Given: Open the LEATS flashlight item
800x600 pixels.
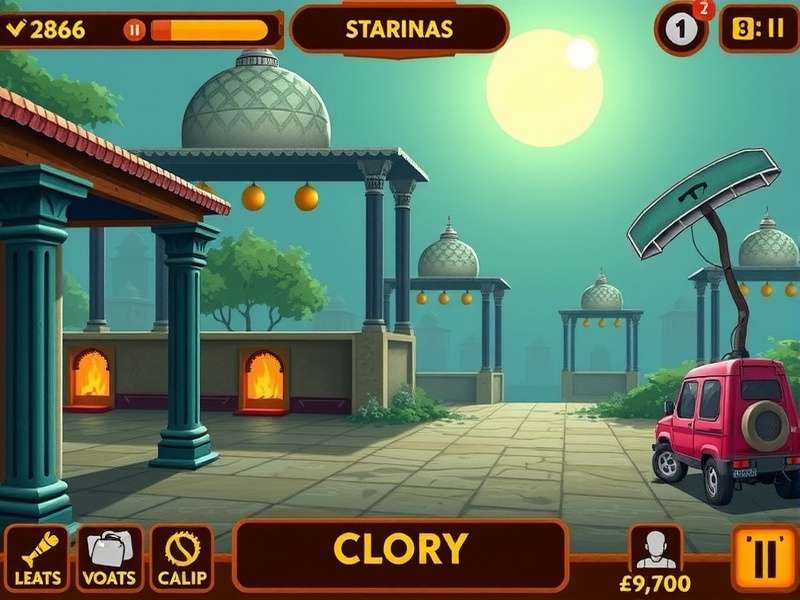Looking at the screenshot, I should click(x=37, y=558).
